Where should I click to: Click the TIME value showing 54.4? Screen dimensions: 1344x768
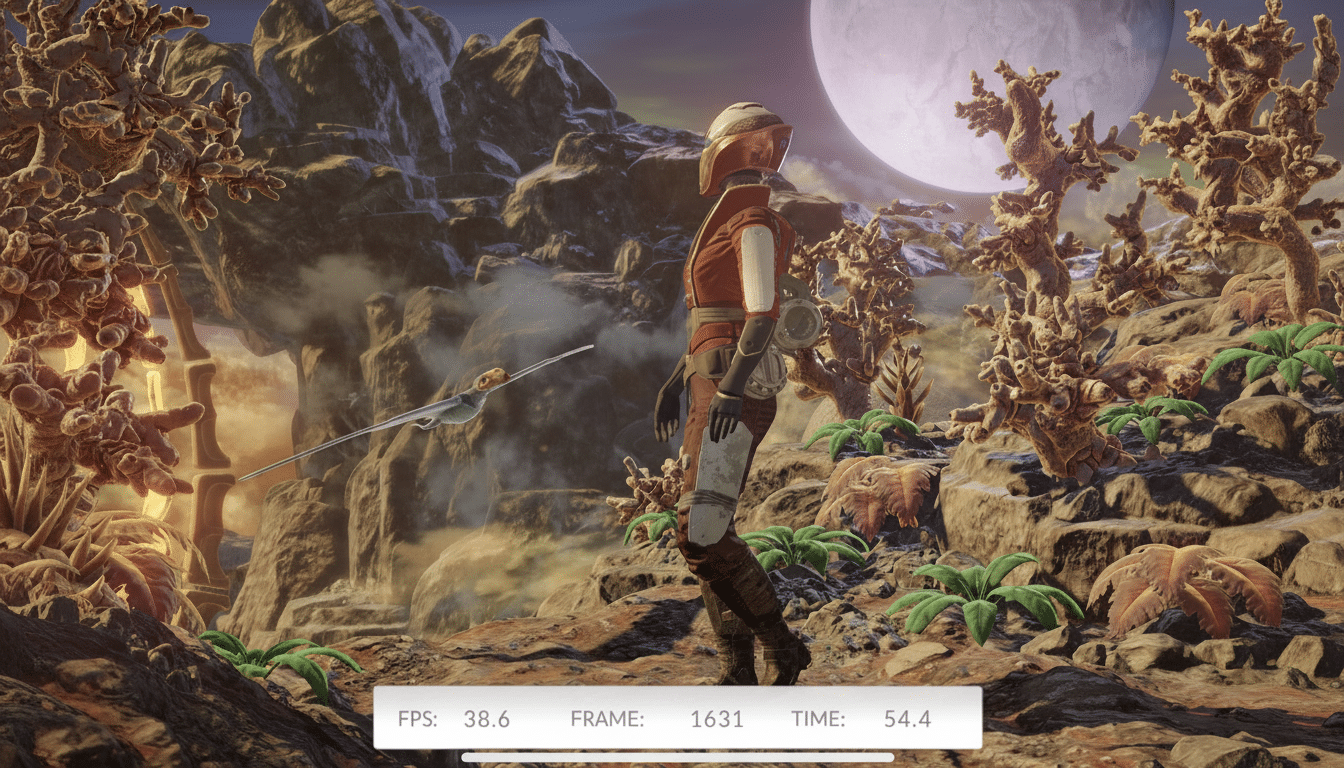pyautogui.click(x=908, y=718)
